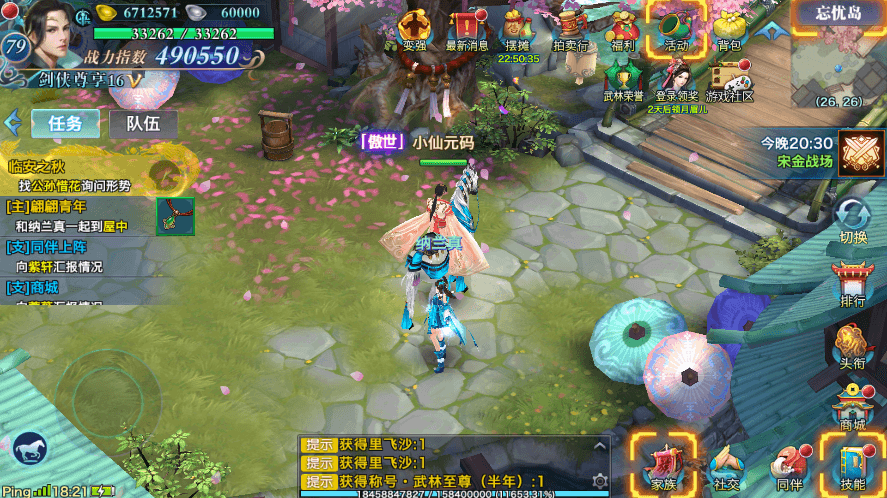Open the 摆摊 stall icon

(517, 28)
